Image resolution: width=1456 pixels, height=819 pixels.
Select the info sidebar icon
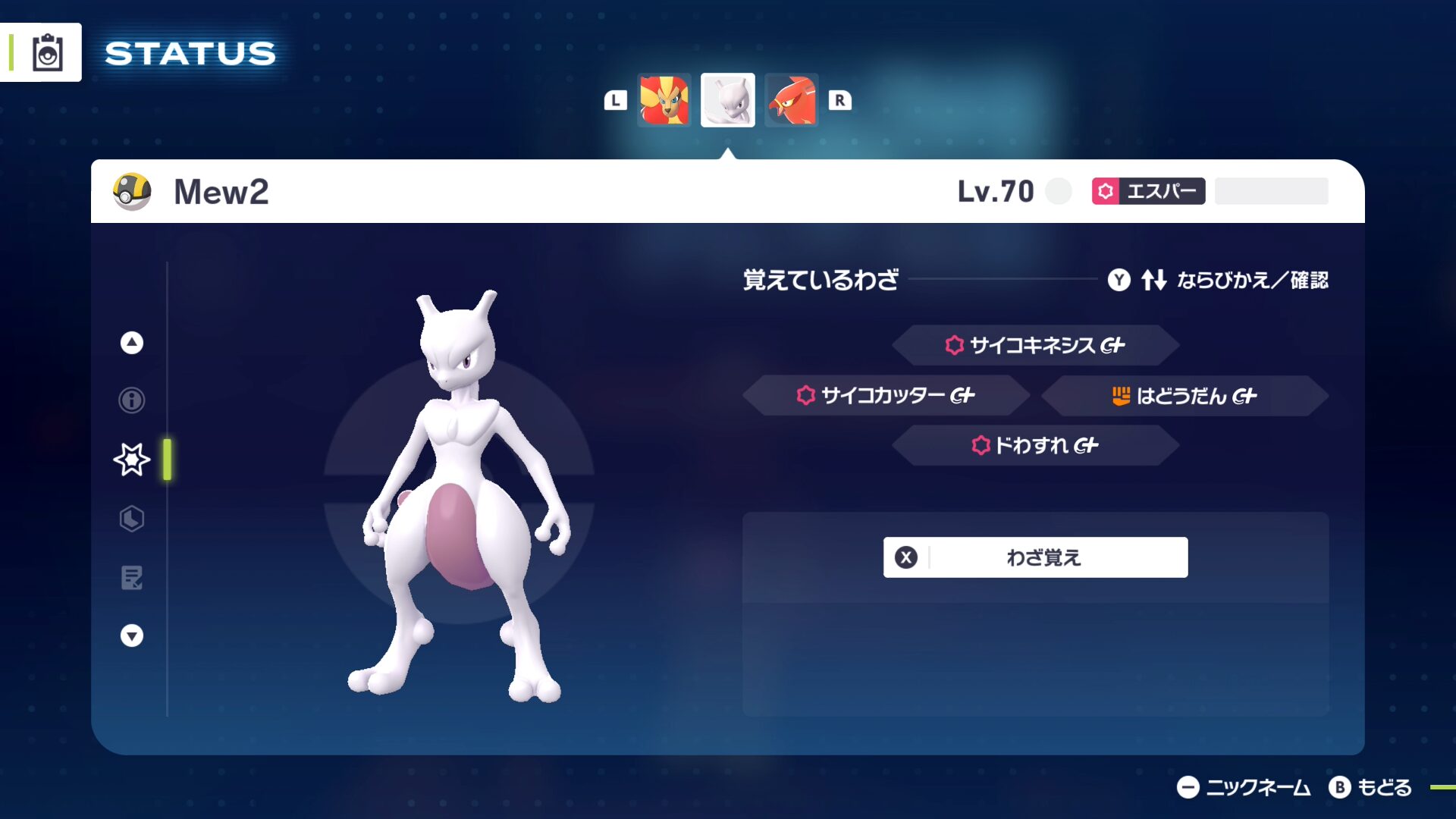tap(130, 400)
